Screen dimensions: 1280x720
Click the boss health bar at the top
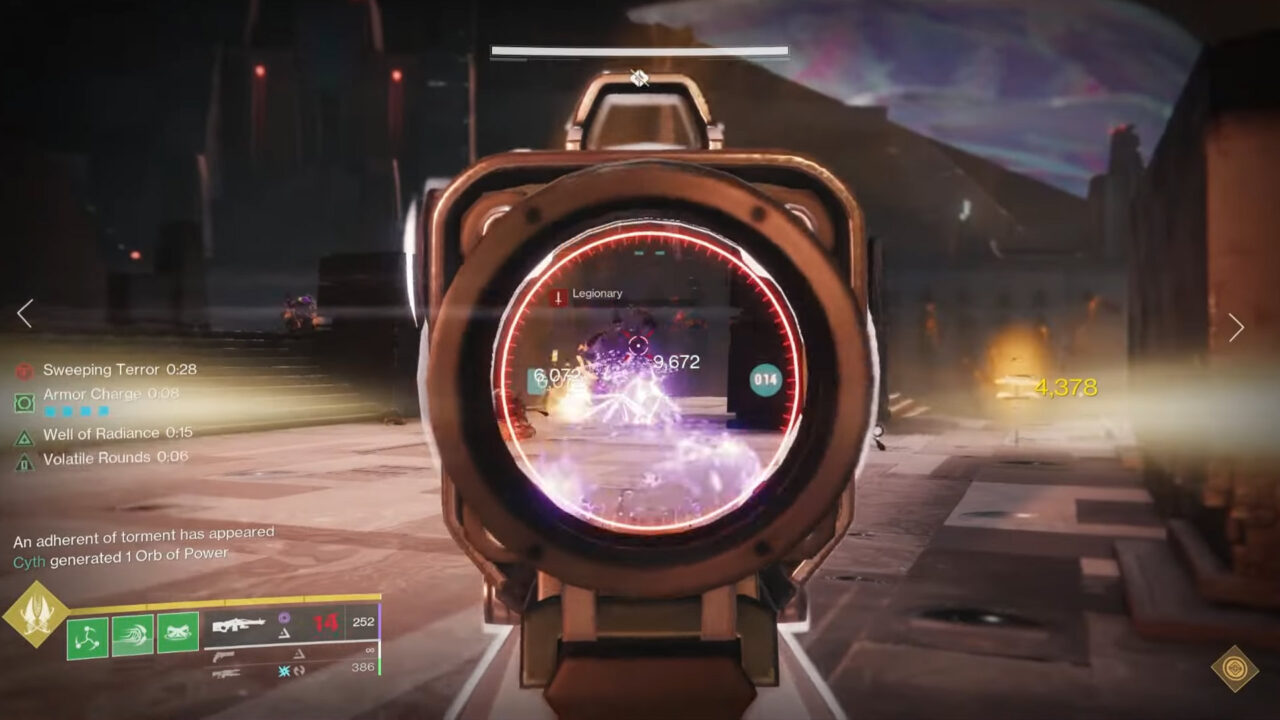click(x=638, y=46)
